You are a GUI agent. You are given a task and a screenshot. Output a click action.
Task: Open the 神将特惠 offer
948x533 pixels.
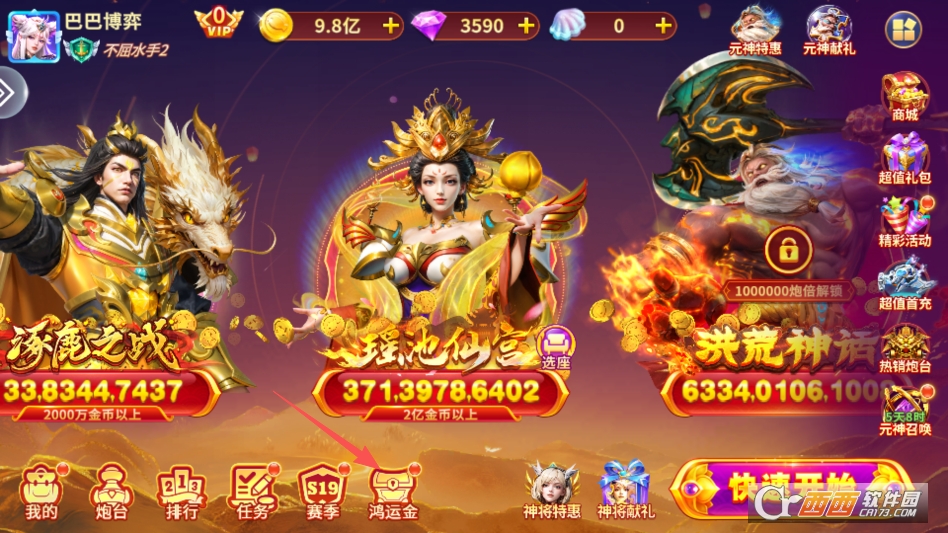[551, 490]
